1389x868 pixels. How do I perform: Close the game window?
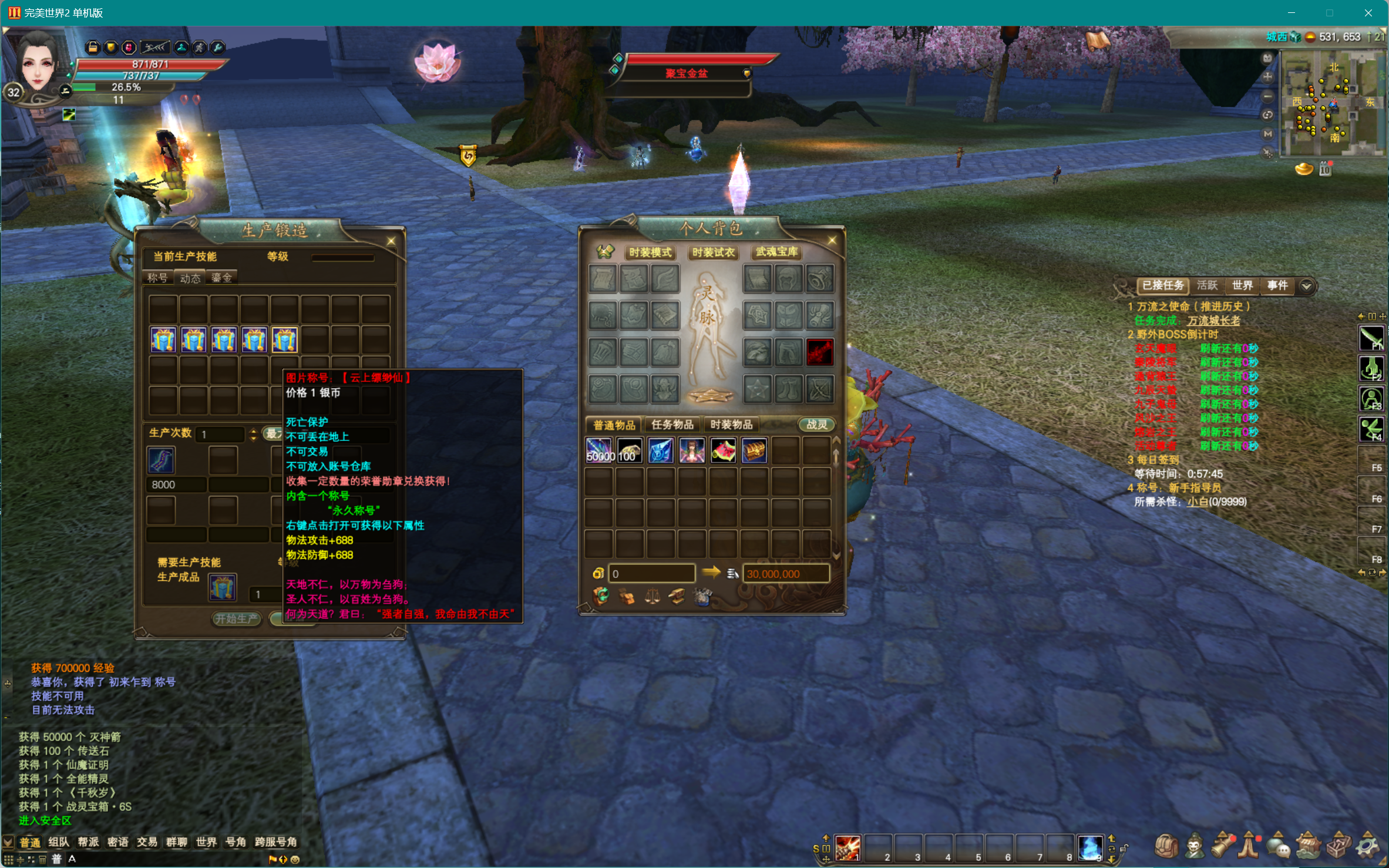coord(1368,13)
